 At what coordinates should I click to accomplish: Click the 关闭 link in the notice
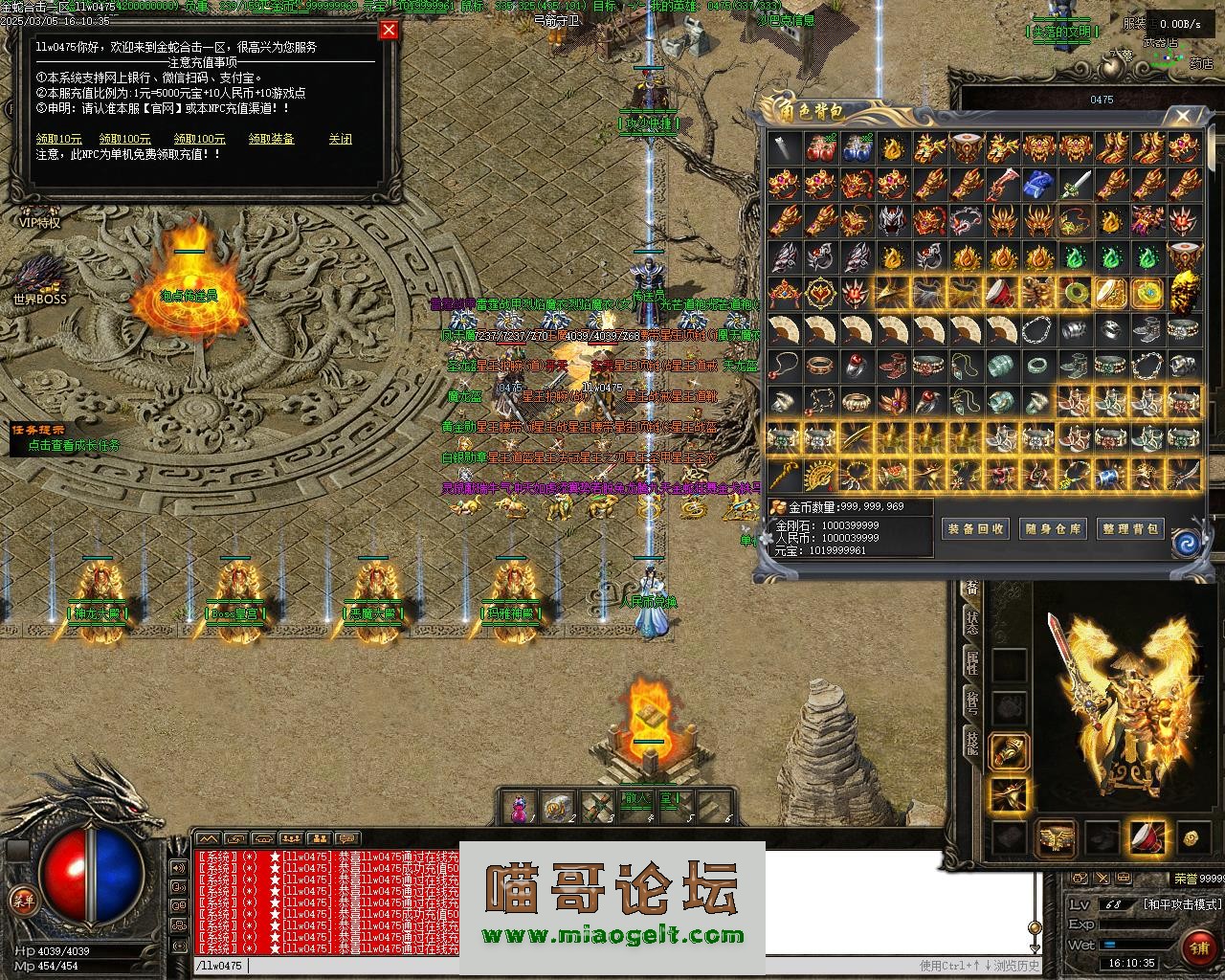tap(340, 139)
